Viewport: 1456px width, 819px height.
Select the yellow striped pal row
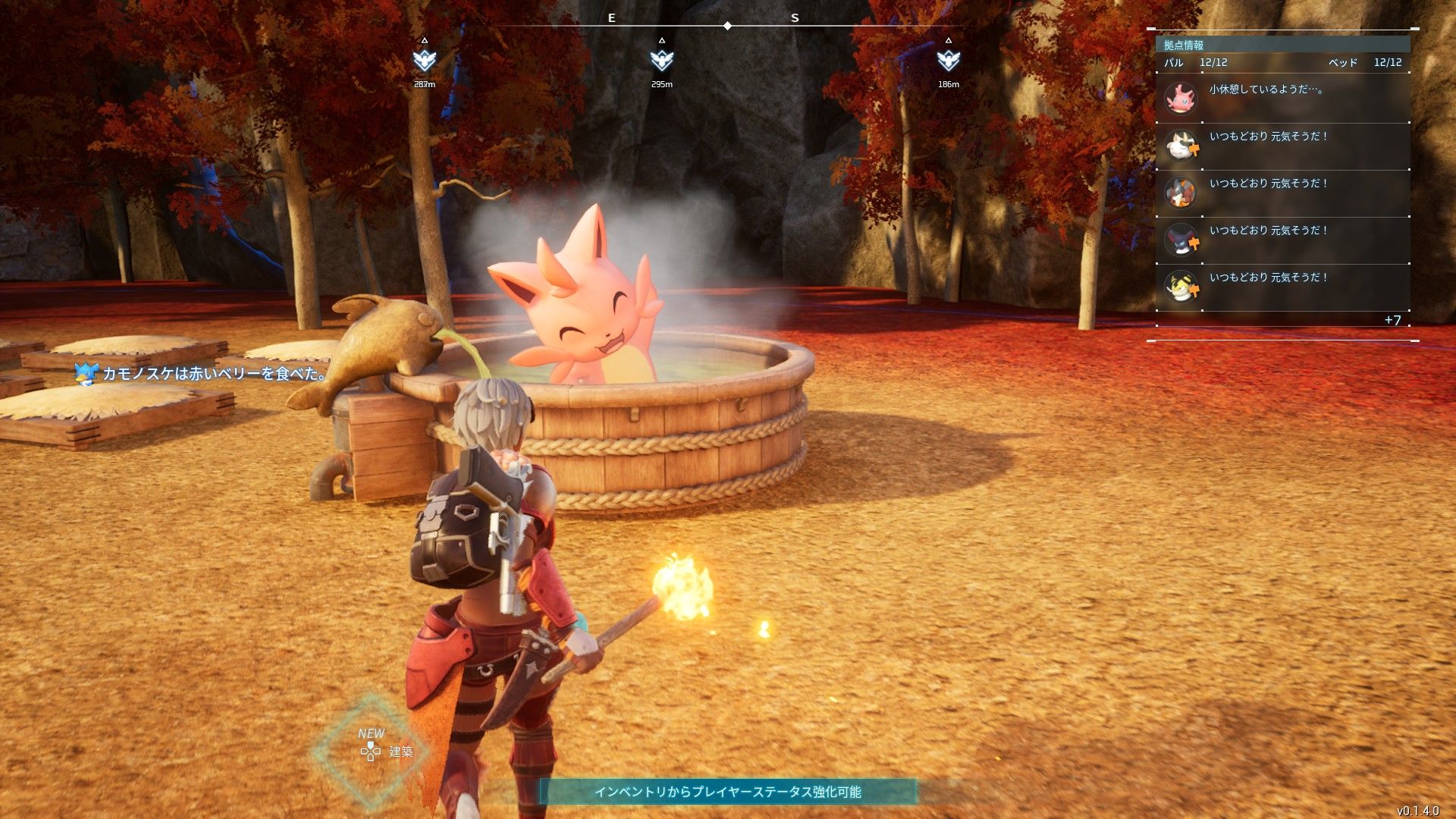(x=1282, y=287)
